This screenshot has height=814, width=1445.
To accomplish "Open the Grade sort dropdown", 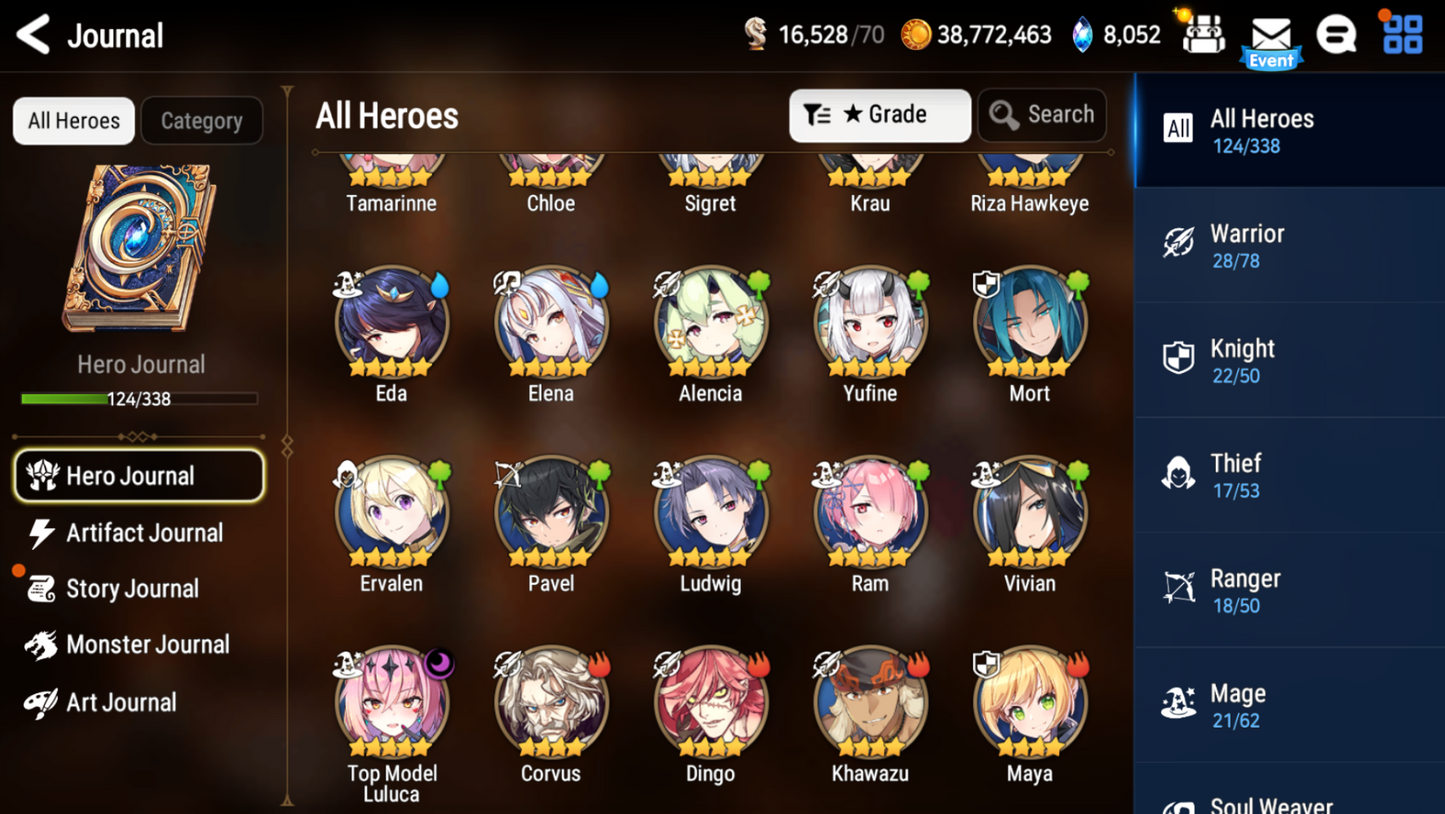I will (879, 115).
